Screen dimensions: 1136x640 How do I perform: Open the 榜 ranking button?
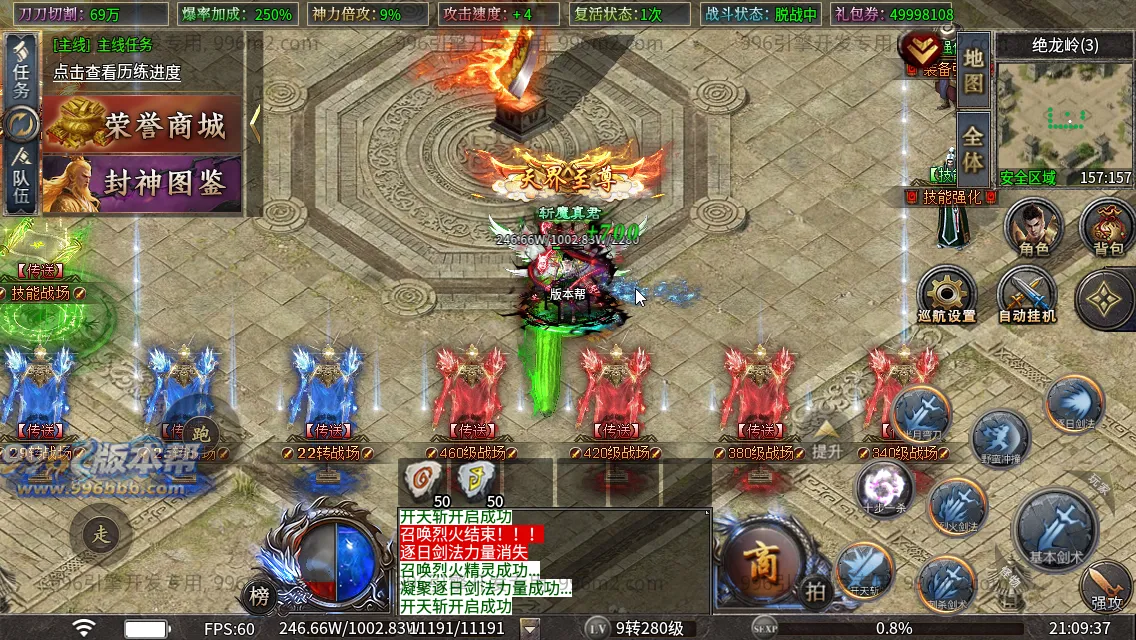pyautogui.click(x=259, y=597)
